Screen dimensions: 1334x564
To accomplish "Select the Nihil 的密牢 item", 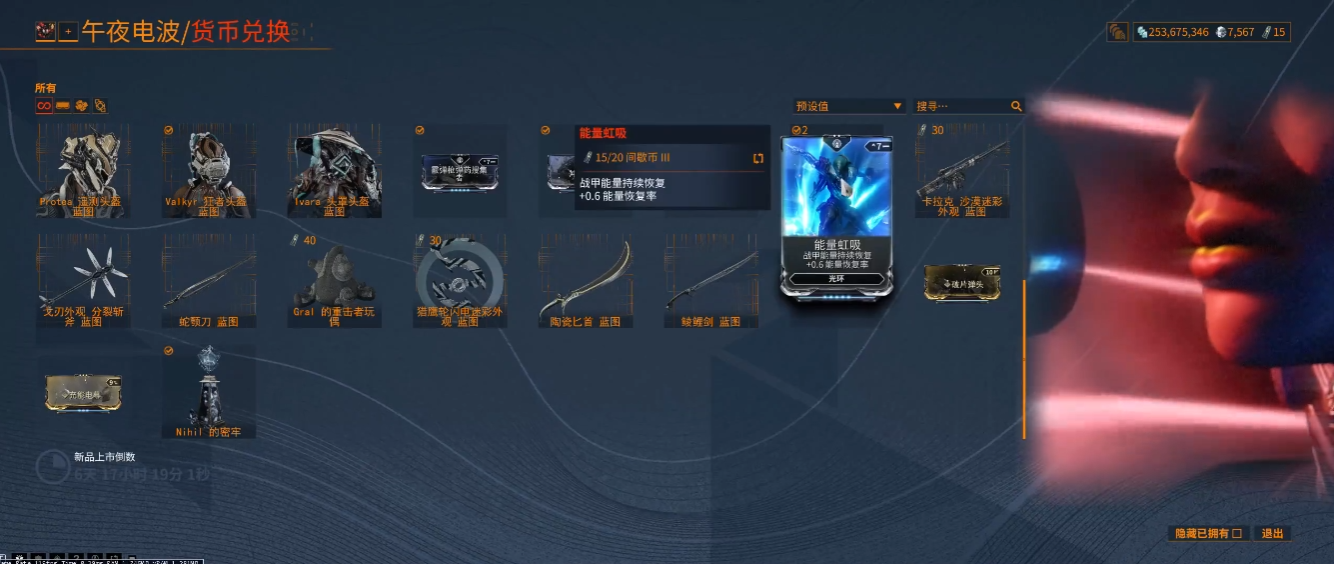I will click(x=208, y=392).
